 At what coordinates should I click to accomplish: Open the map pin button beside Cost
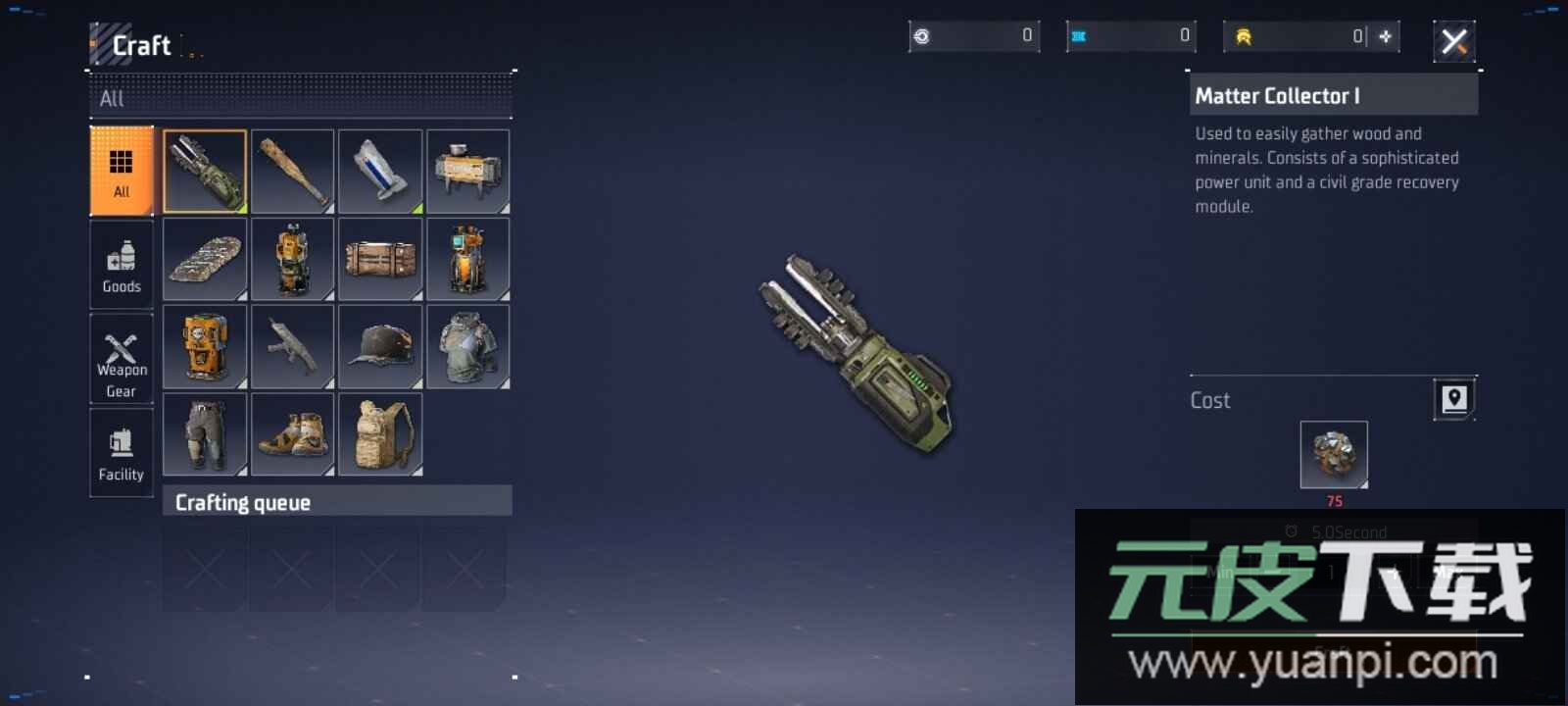point(1454,399)
